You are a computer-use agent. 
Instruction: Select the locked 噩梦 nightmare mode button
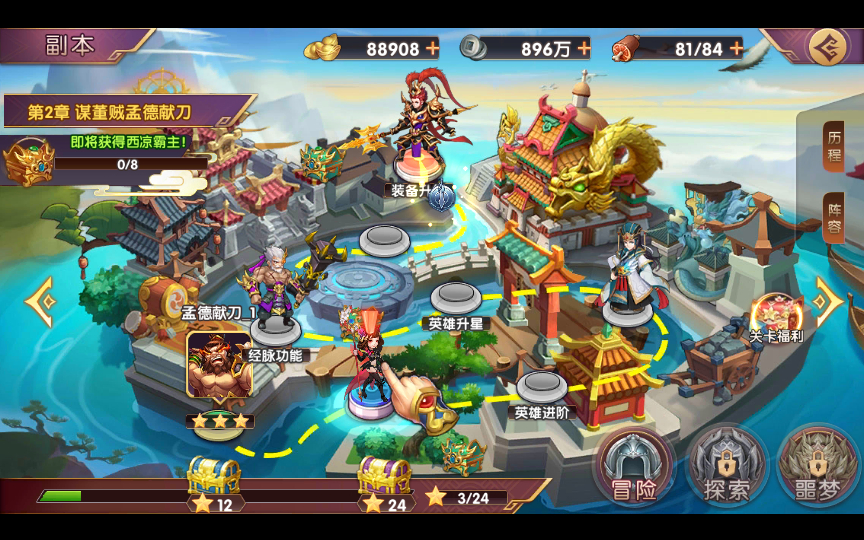click(x=818, y=468)
